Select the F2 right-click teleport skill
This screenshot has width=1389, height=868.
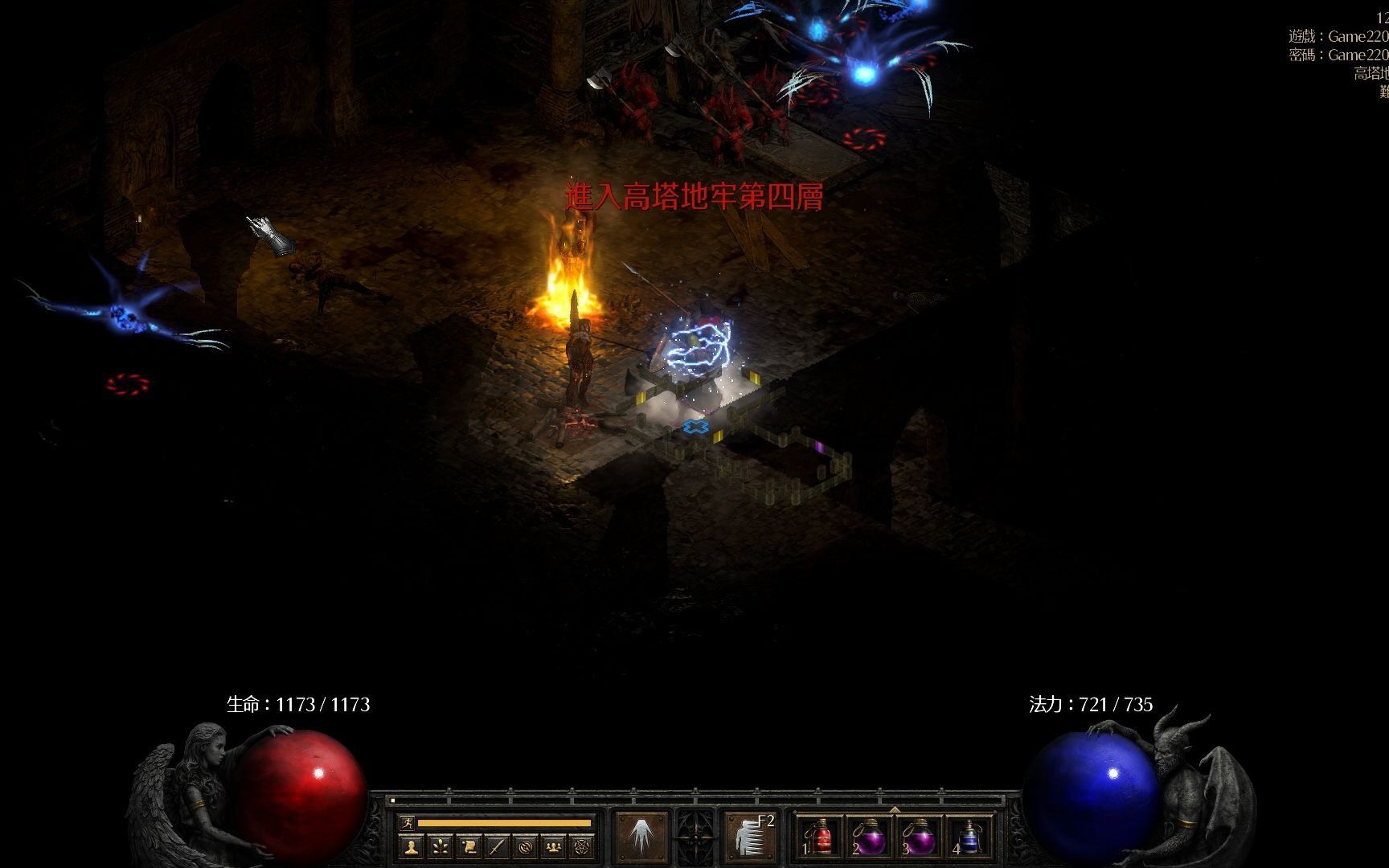point(749,837)
